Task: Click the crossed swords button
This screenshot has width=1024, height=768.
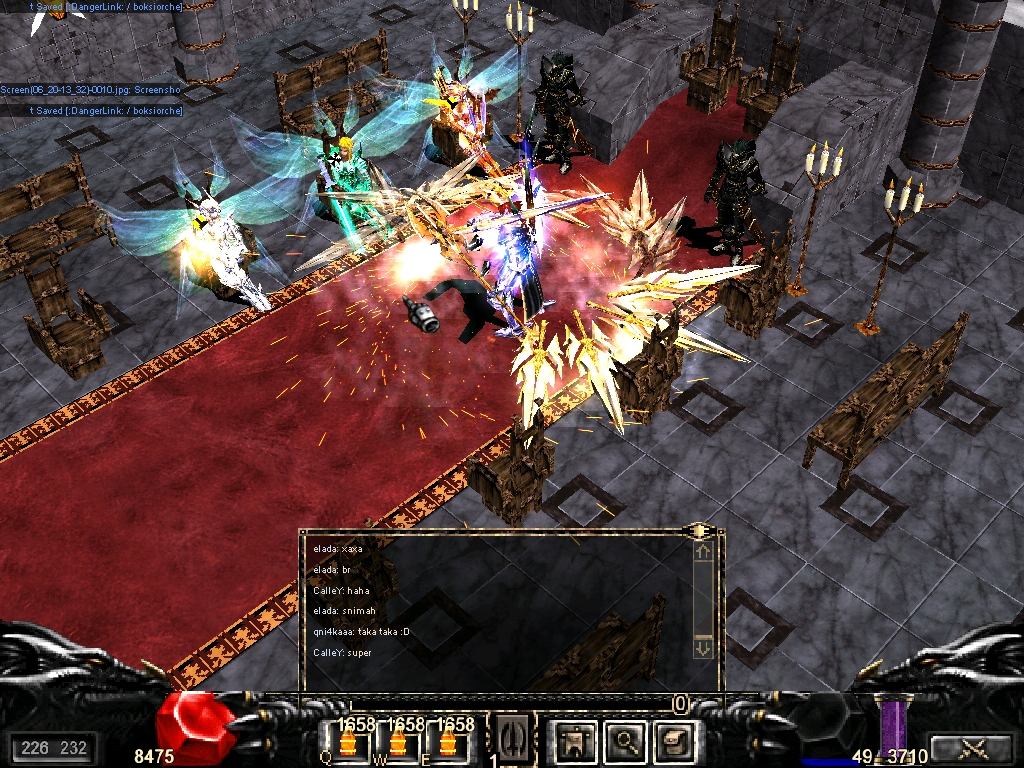Action: 969,747
